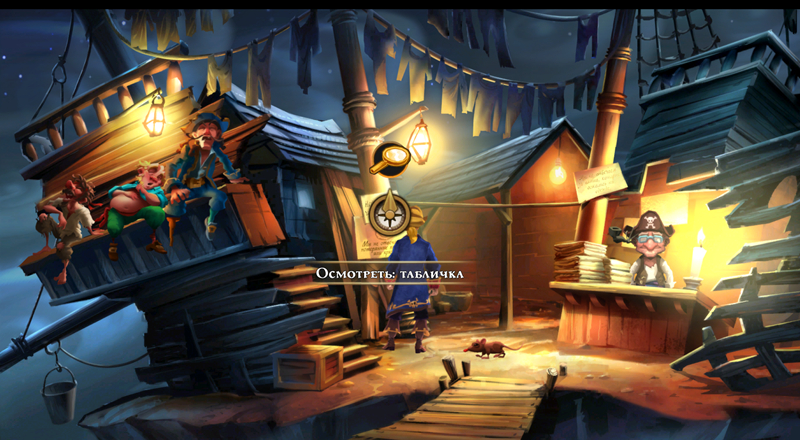Choose the magnifying glass look action
Image resolution: width=800 pixels, height=440 pixels.
[x=389, y=158]
